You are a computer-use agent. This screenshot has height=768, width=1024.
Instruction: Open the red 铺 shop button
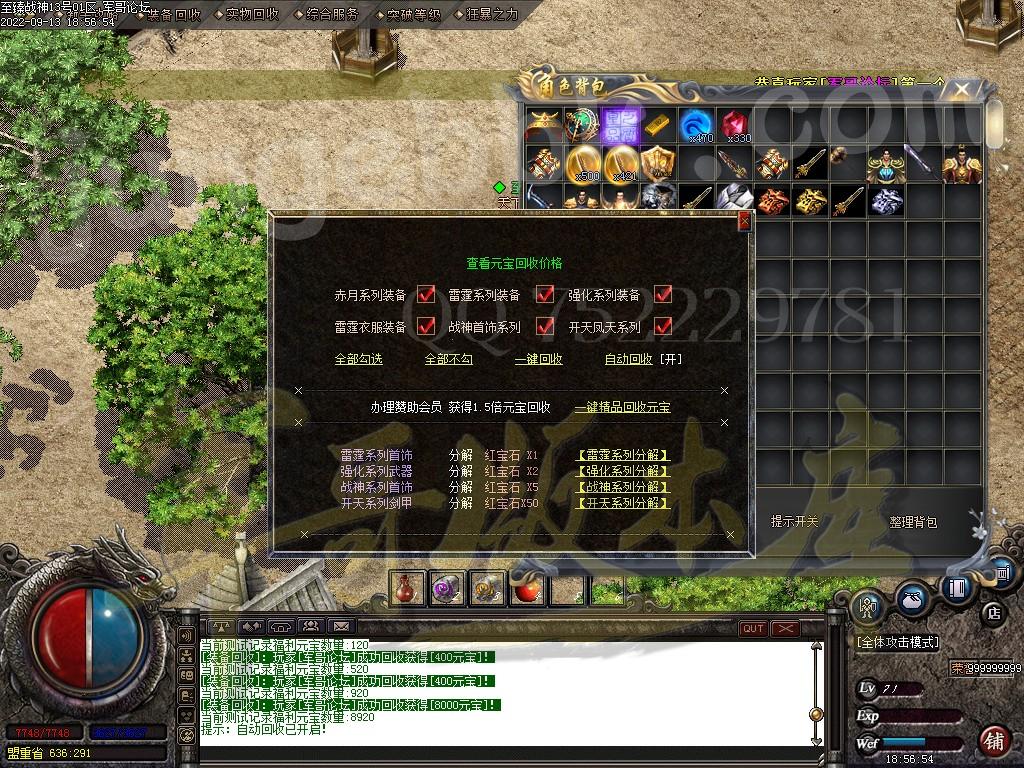tap(993, 741)
